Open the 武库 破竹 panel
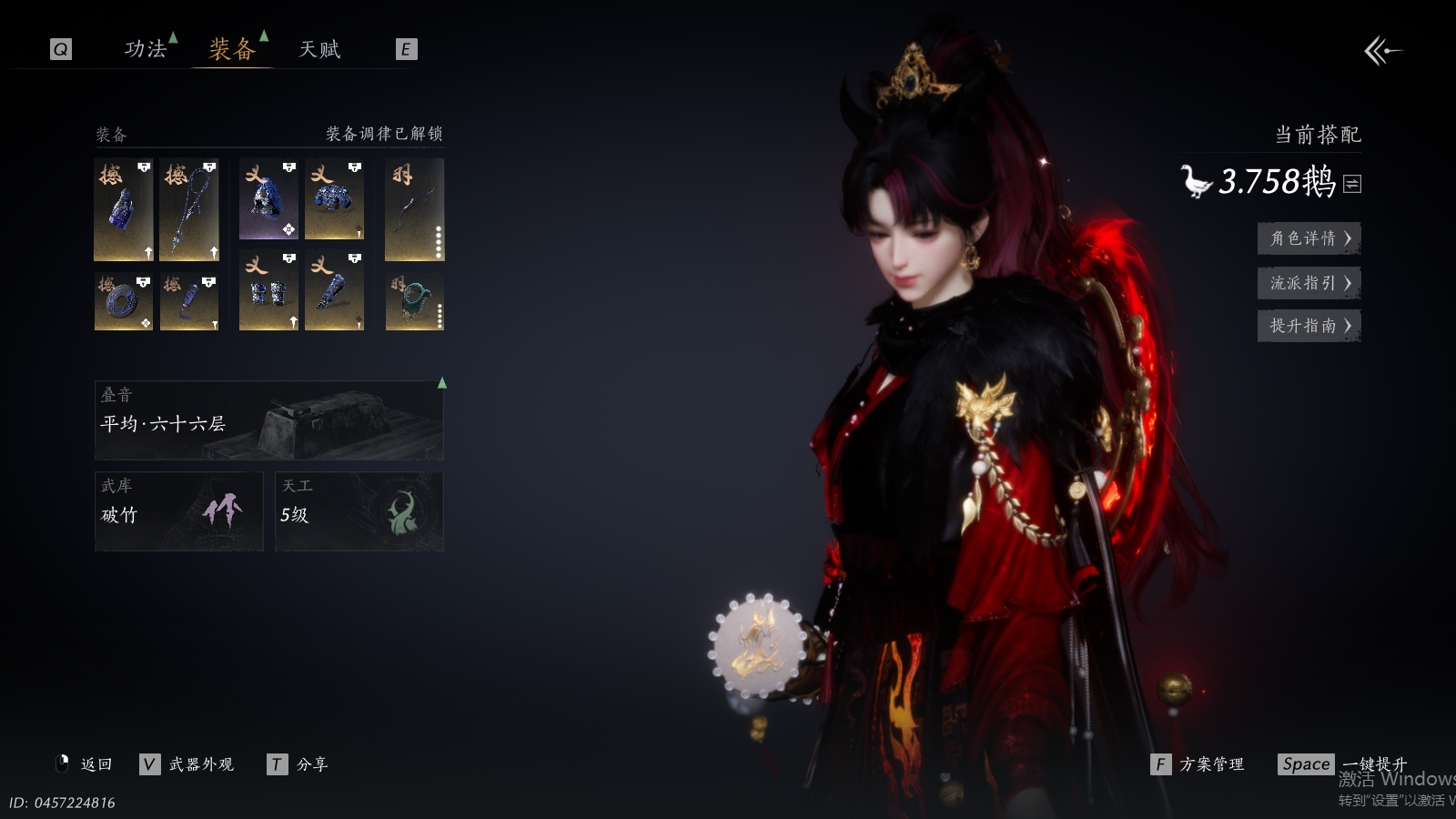Viewport: 1456px width, 819px height. click(178, 511)
